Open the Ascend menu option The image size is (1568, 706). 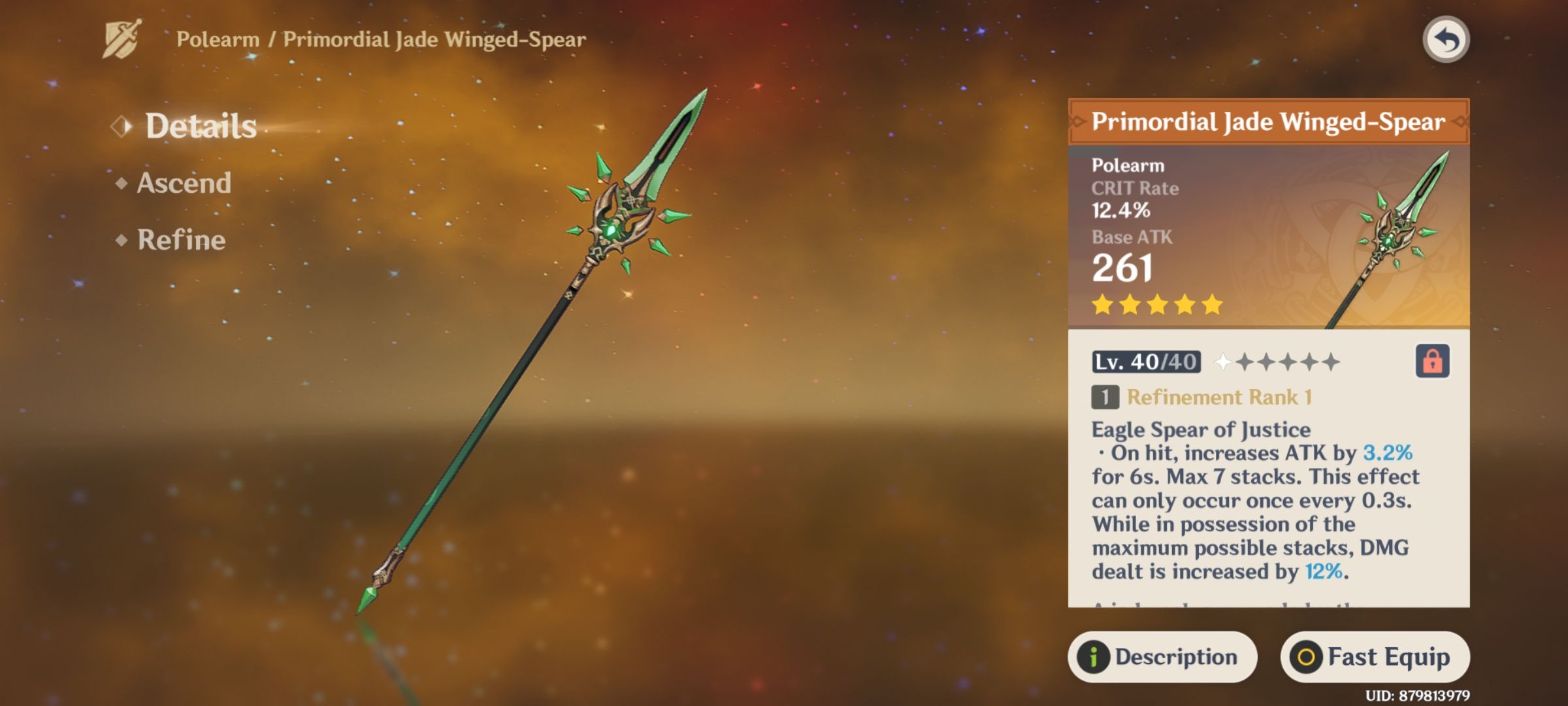[184, 184]
